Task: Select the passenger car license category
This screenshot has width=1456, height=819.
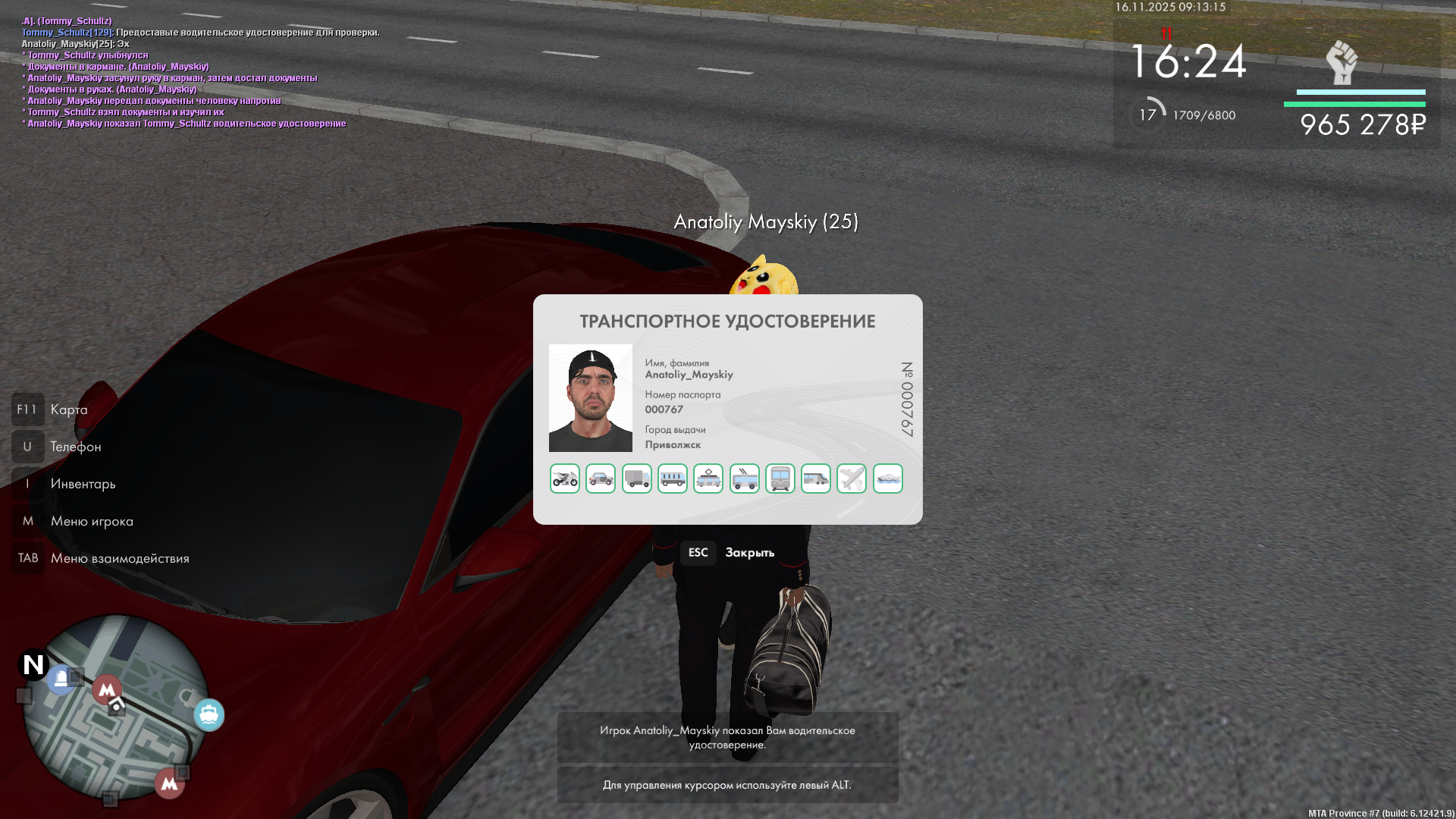Action: click(x=601, y=479)
